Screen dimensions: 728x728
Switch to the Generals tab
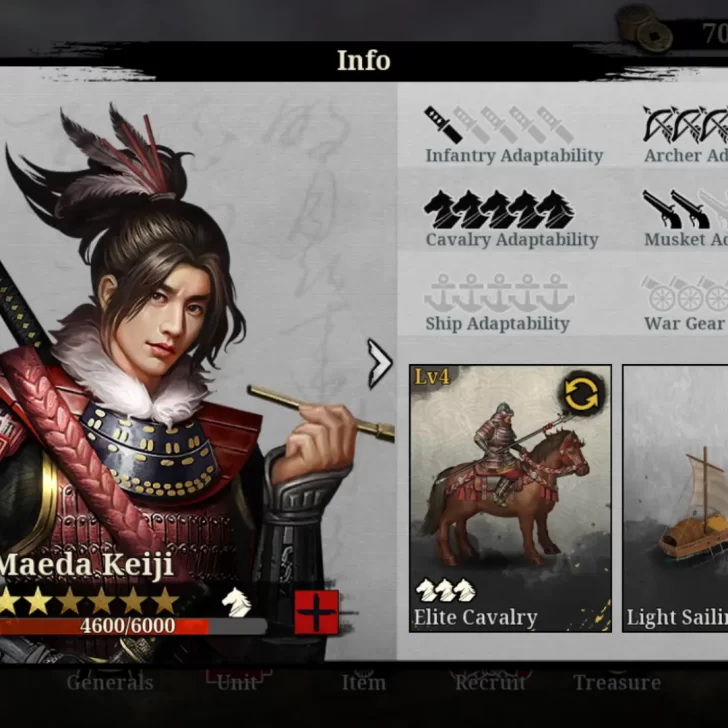(x=110, y=683)
